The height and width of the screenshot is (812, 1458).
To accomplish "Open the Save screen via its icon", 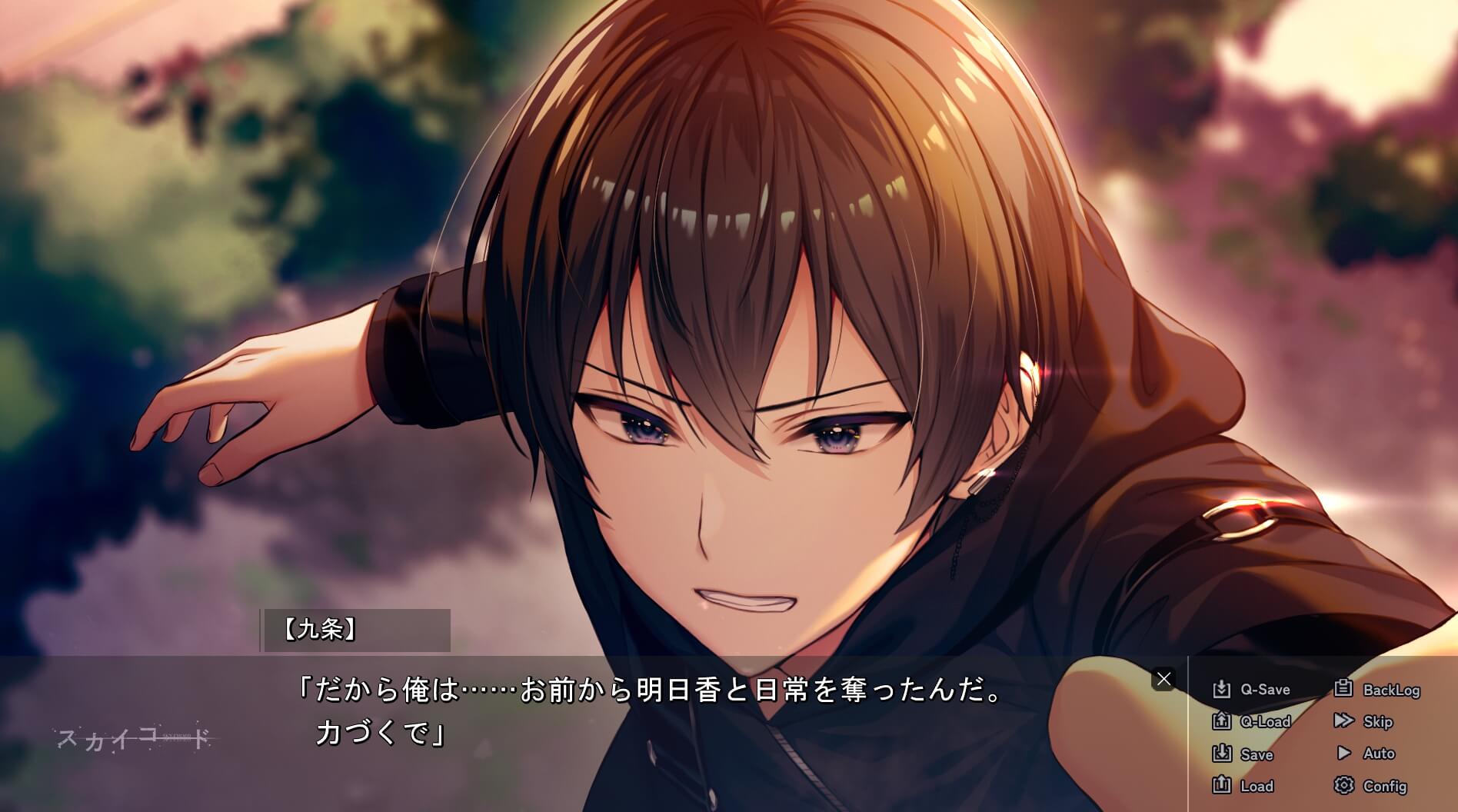I will [1223, 754].
